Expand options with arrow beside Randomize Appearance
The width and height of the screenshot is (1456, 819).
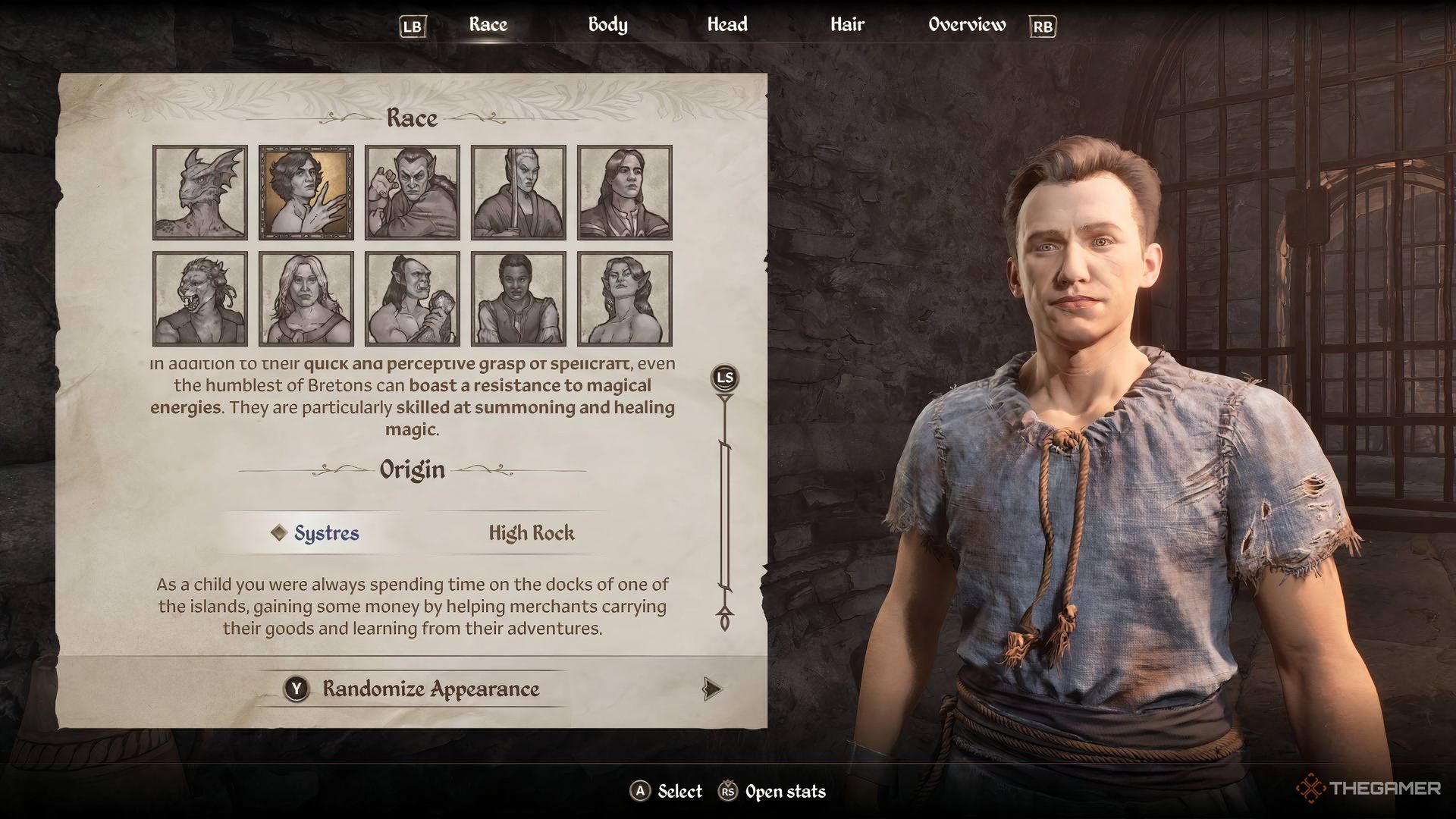point(711,690)
